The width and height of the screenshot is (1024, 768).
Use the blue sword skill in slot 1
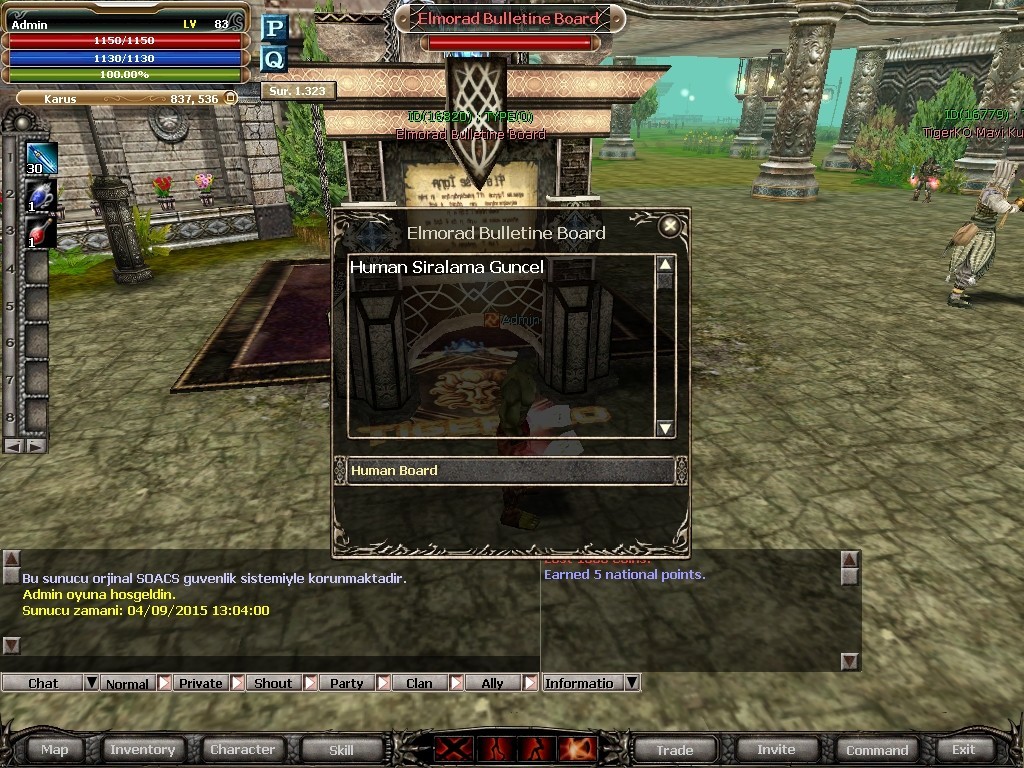41,158
